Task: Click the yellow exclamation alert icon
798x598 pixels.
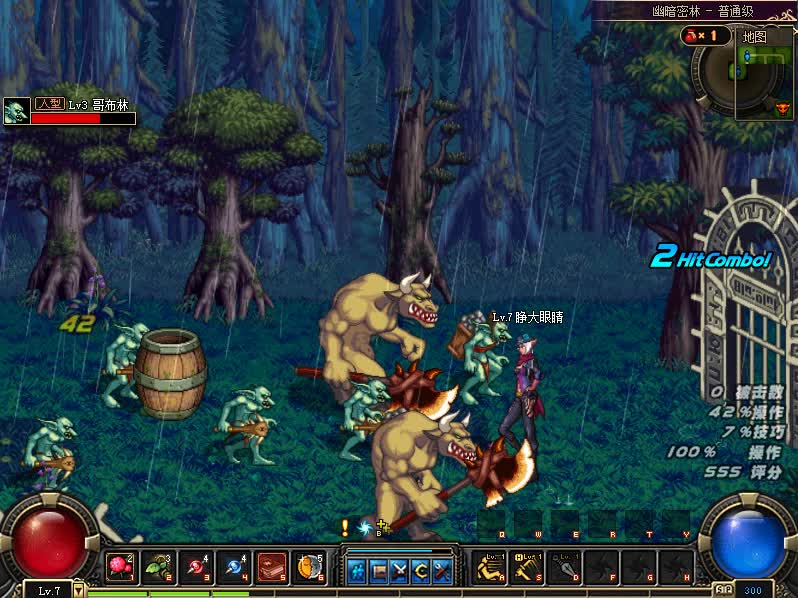Action: [345, 526]
